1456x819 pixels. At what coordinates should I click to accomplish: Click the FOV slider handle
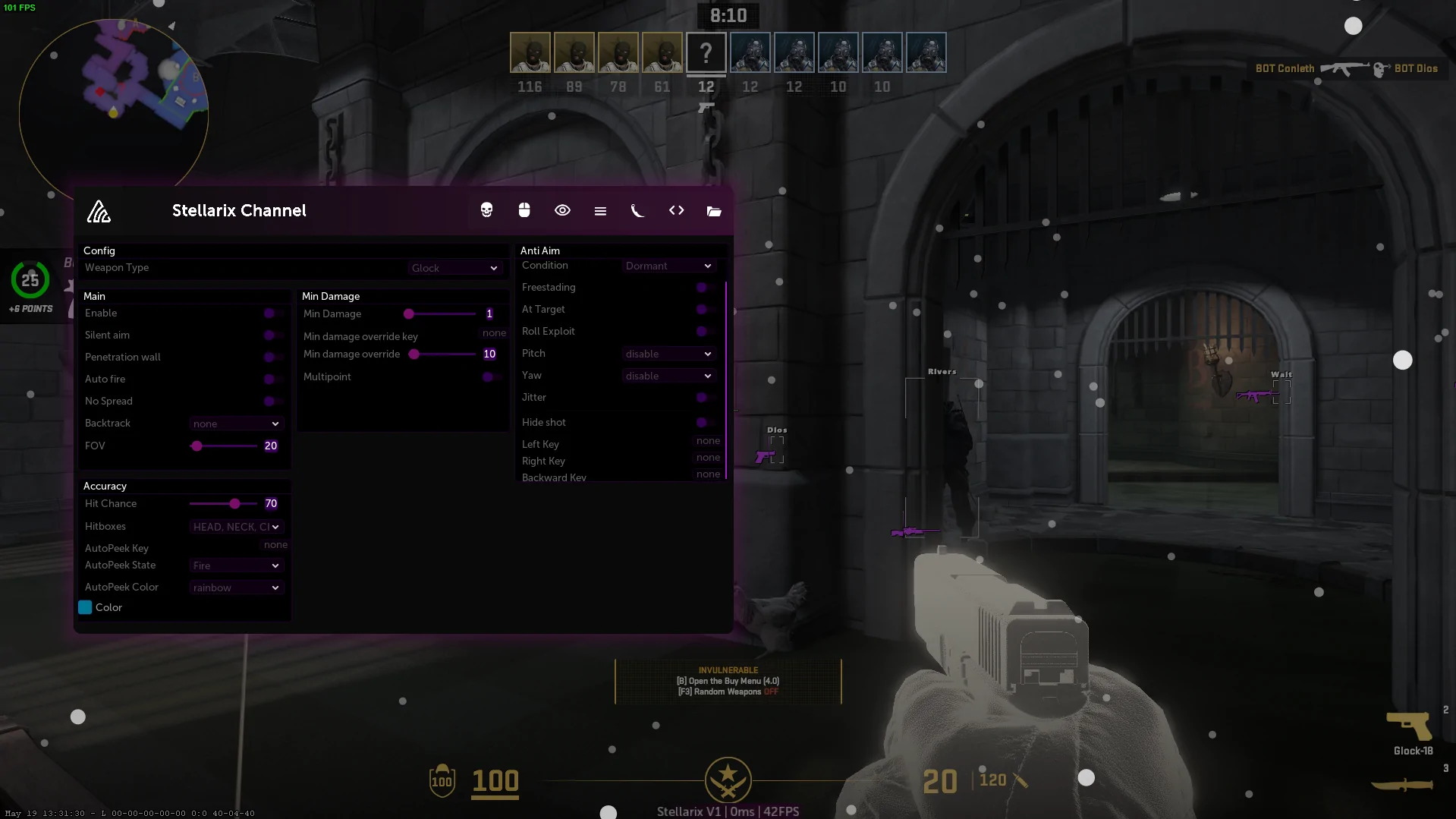(197, 446)
